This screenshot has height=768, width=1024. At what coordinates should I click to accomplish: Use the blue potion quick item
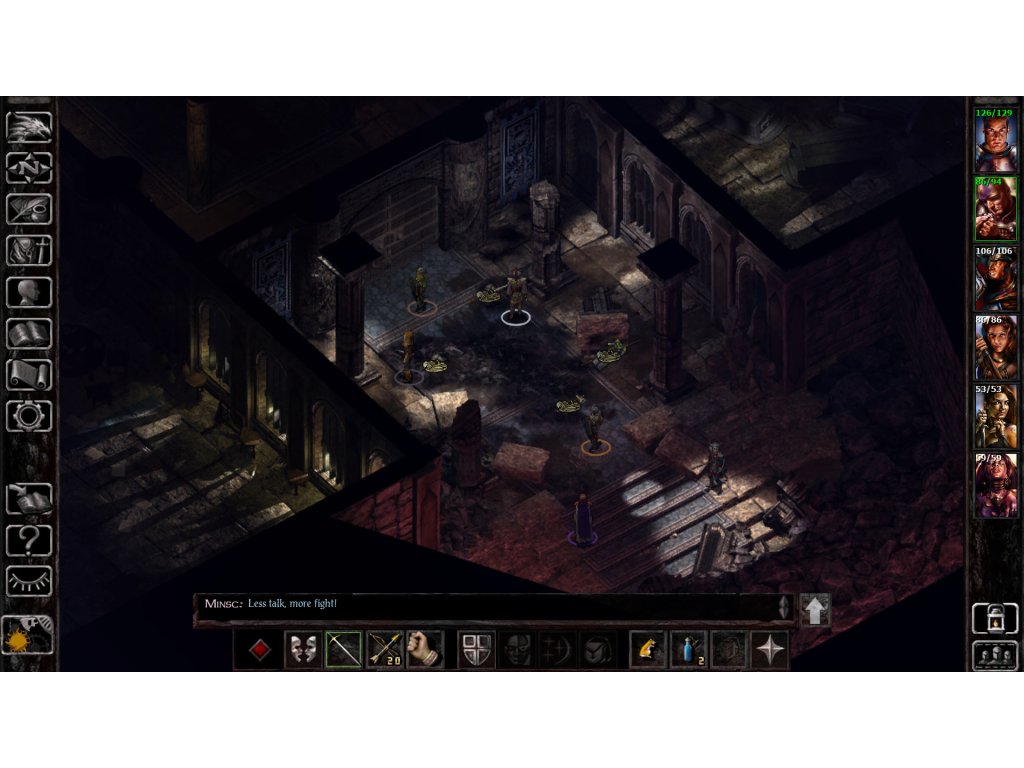click(688, 650)
